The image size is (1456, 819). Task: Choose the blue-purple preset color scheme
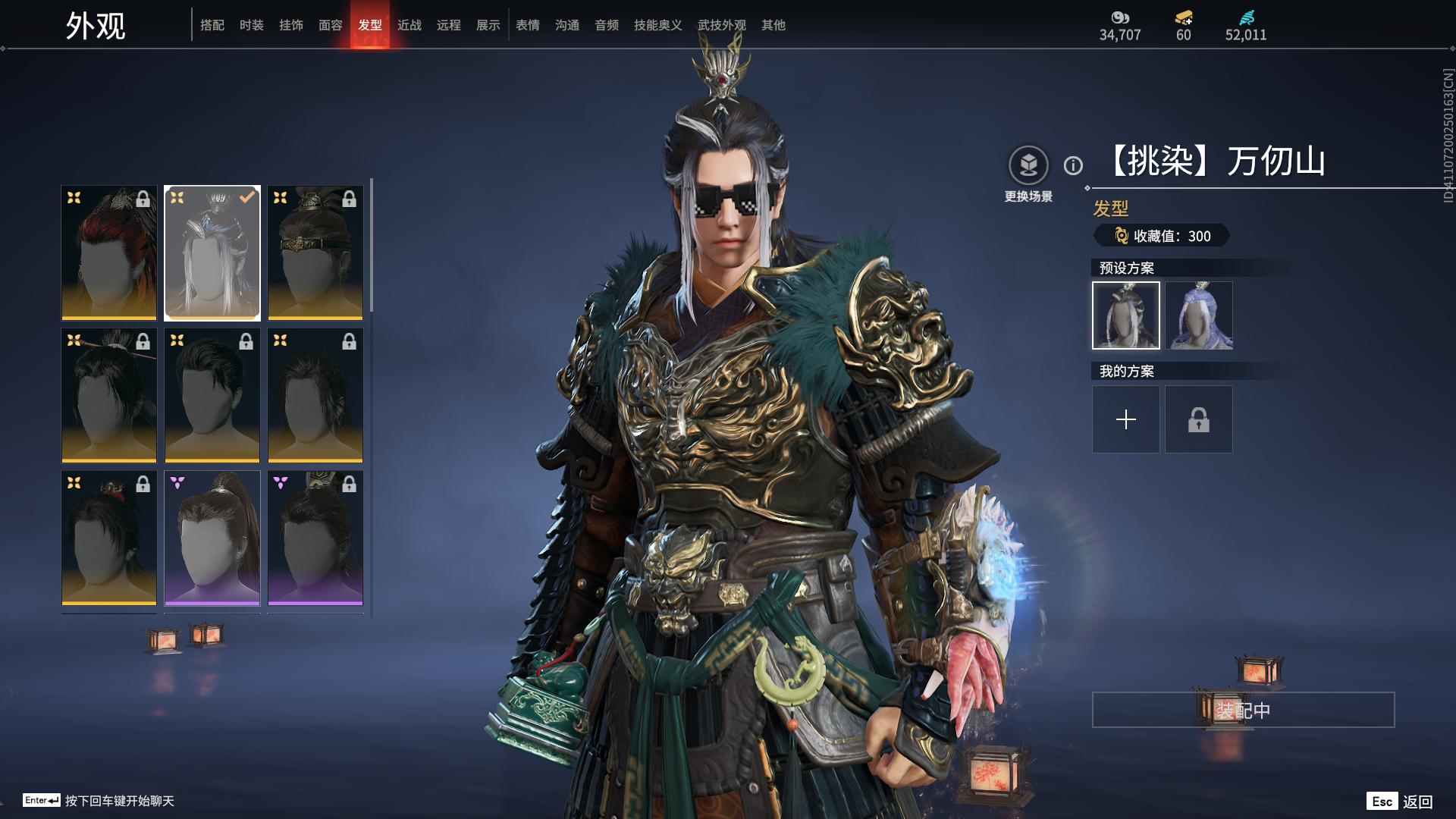point(1199,315)
